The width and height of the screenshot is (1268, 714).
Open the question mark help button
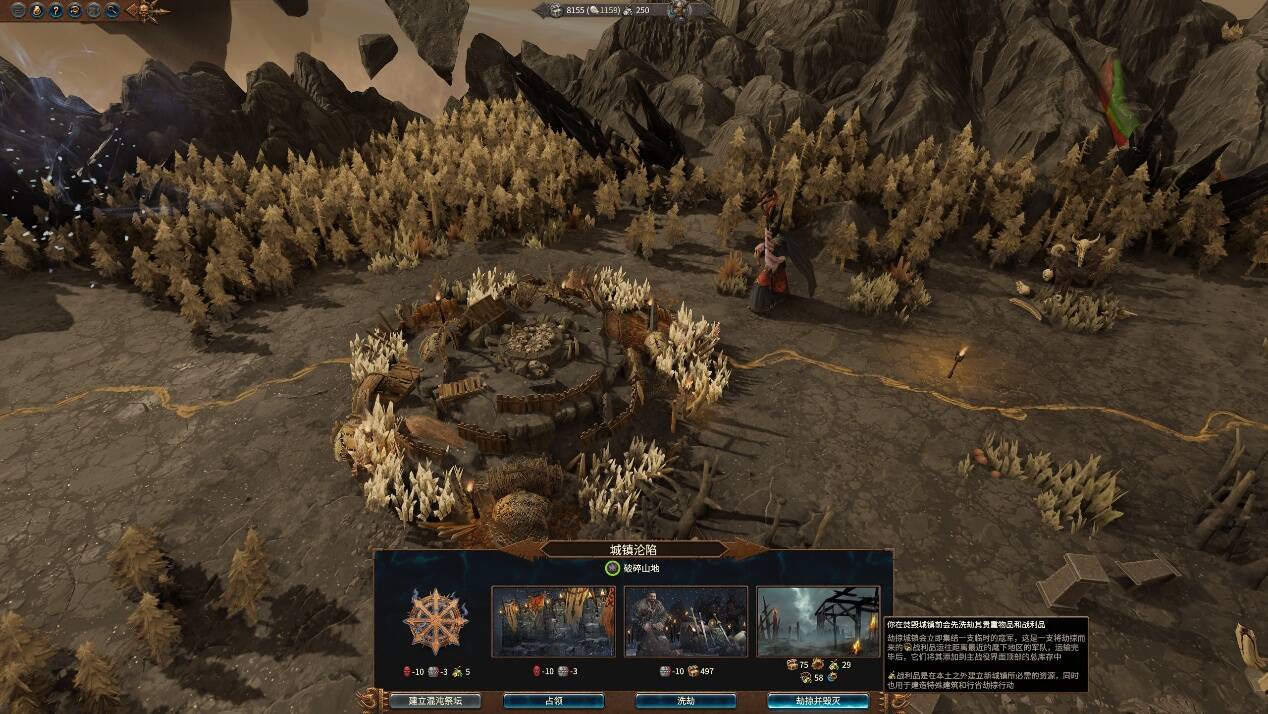(x=57, y=11)
